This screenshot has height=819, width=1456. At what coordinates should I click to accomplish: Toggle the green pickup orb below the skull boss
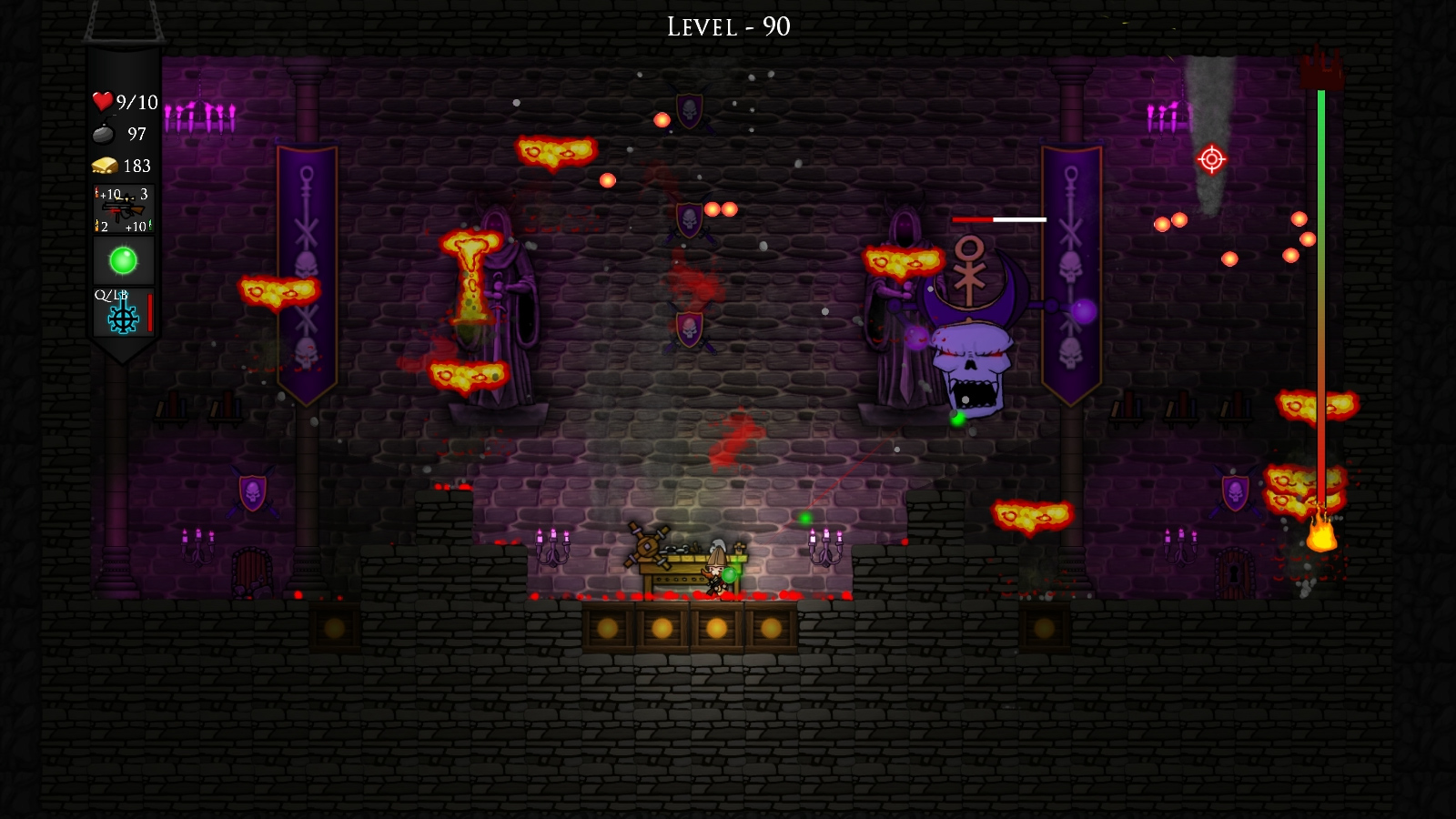tap(958, 420)
